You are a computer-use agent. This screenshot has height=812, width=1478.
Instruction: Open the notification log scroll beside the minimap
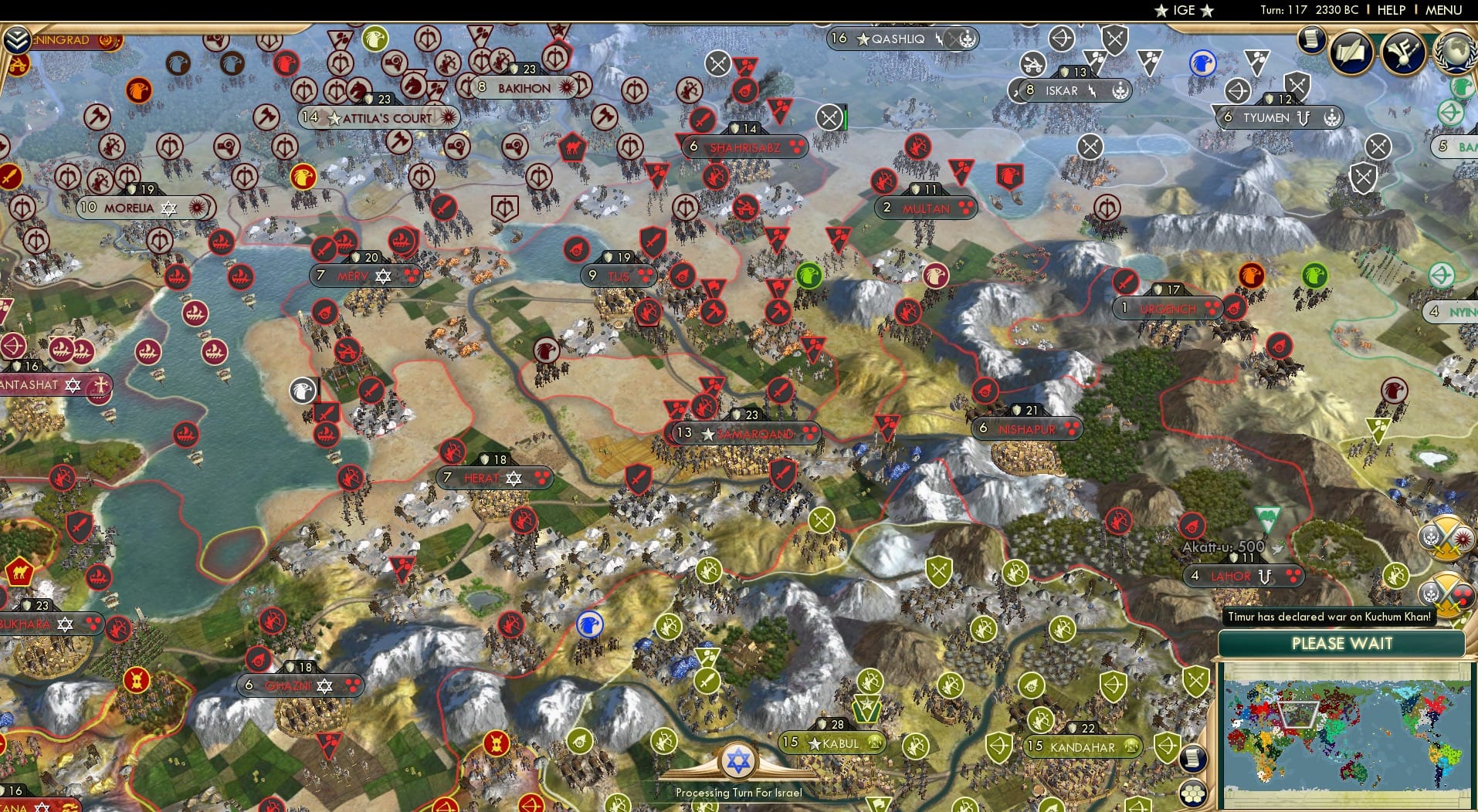[1193, 759]
